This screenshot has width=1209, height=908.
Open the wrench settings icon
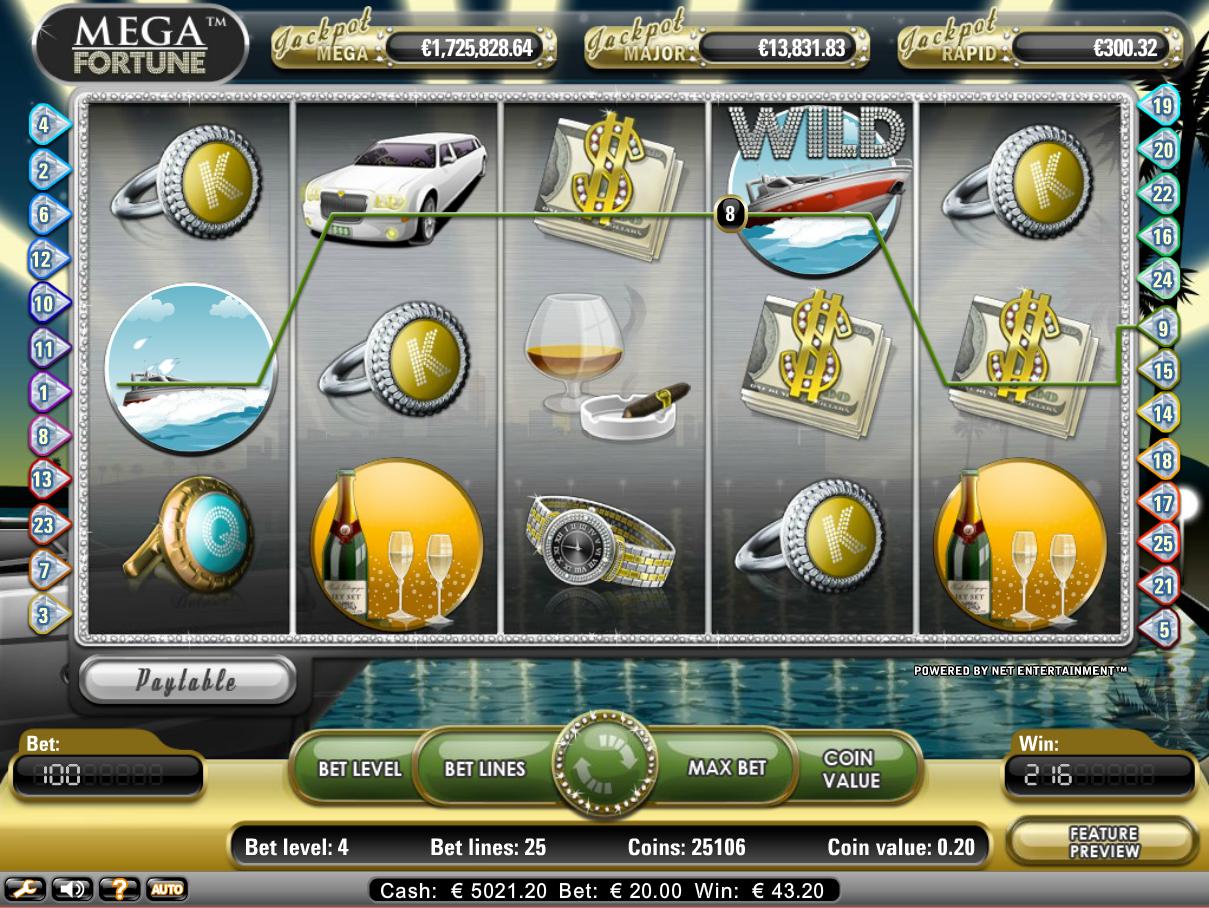24,888
